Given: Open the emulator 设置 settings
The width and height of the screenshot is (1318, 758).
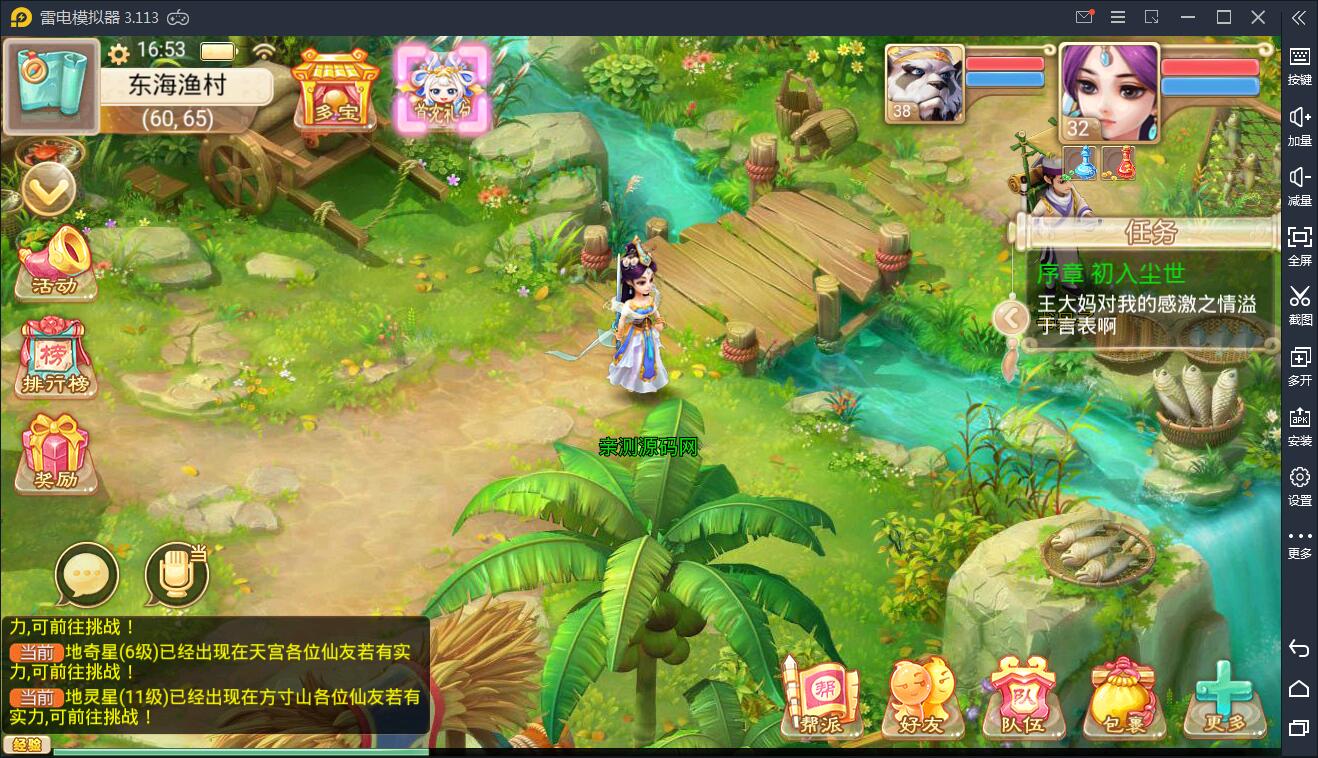Looking at the screenshot, I should coord(1299,486).
